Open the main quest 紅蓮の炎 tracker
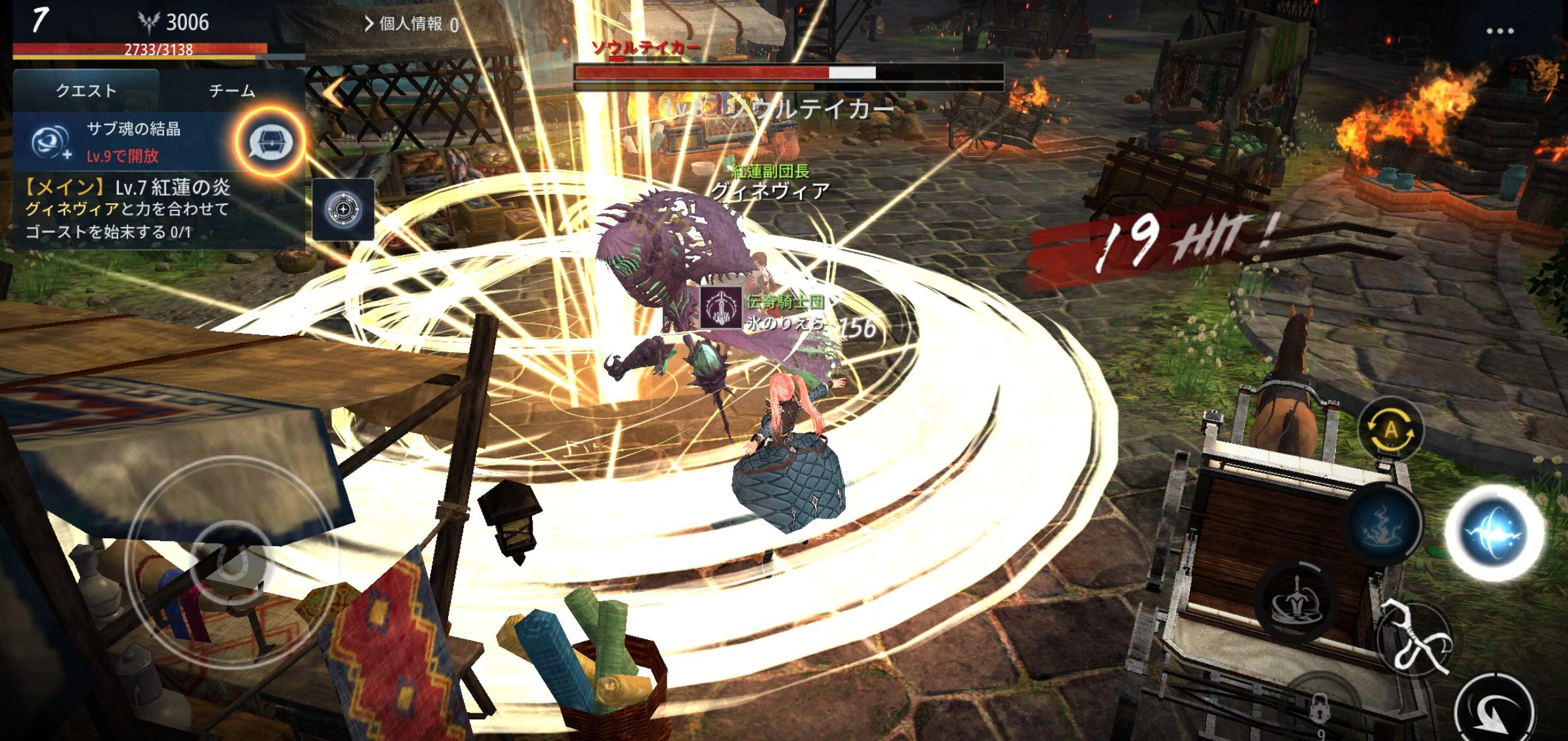The height and width of the screenshot is (741, 1568). pos(128,210)
